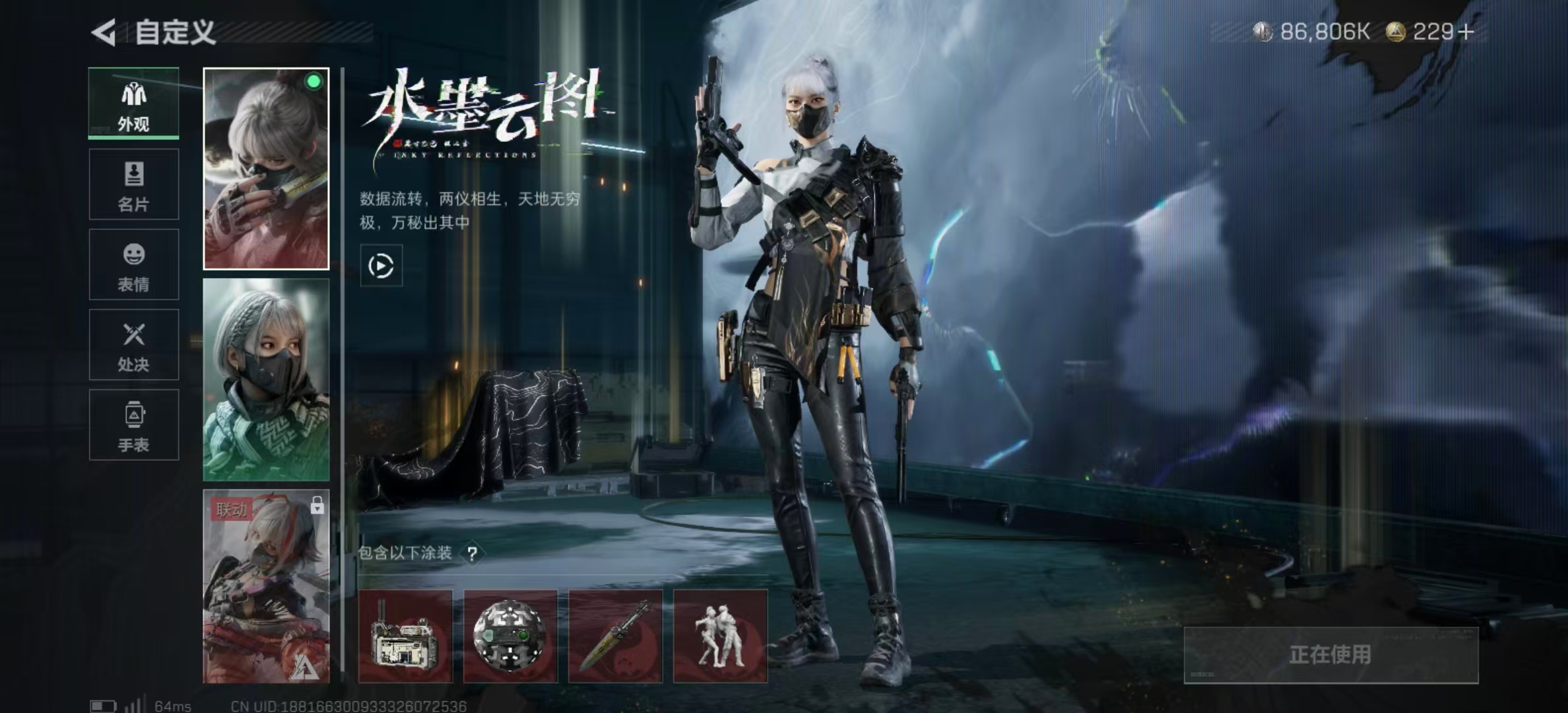Play the skin preview video
Viewport: 1568px width, 713px height.
[381, 266]
